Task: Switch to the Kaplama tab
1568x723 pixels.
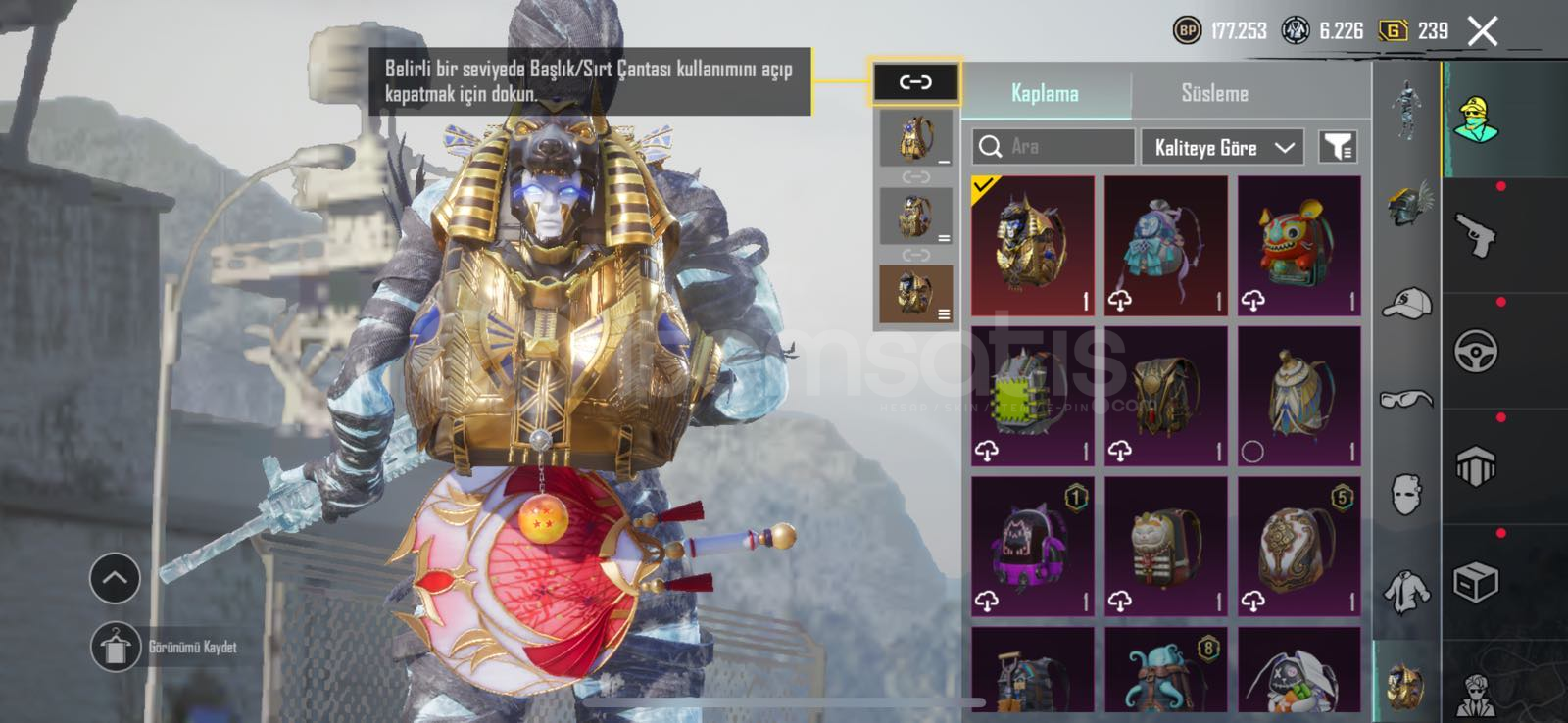Action: coord(1045,94)
